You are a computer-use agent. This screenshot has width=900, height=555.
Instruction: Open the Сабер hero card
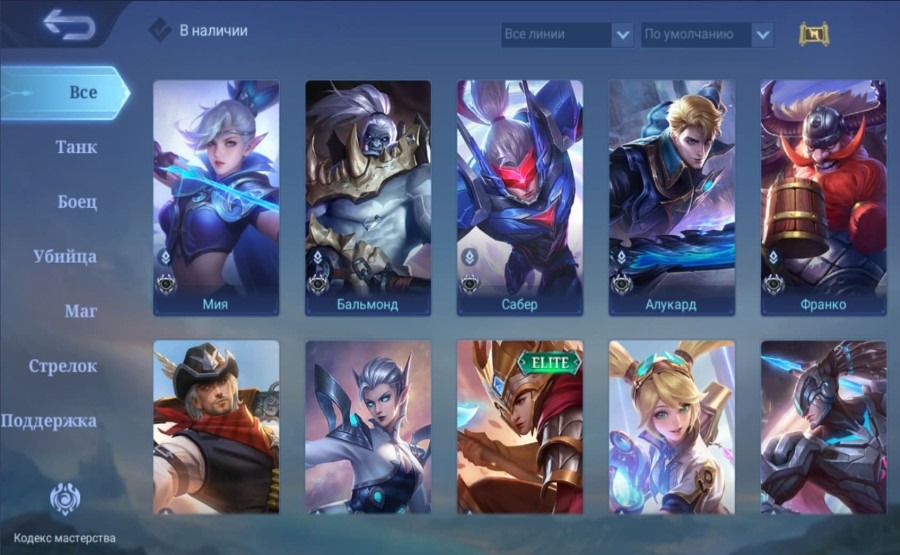pyautogui.click(x=519, y=198)
